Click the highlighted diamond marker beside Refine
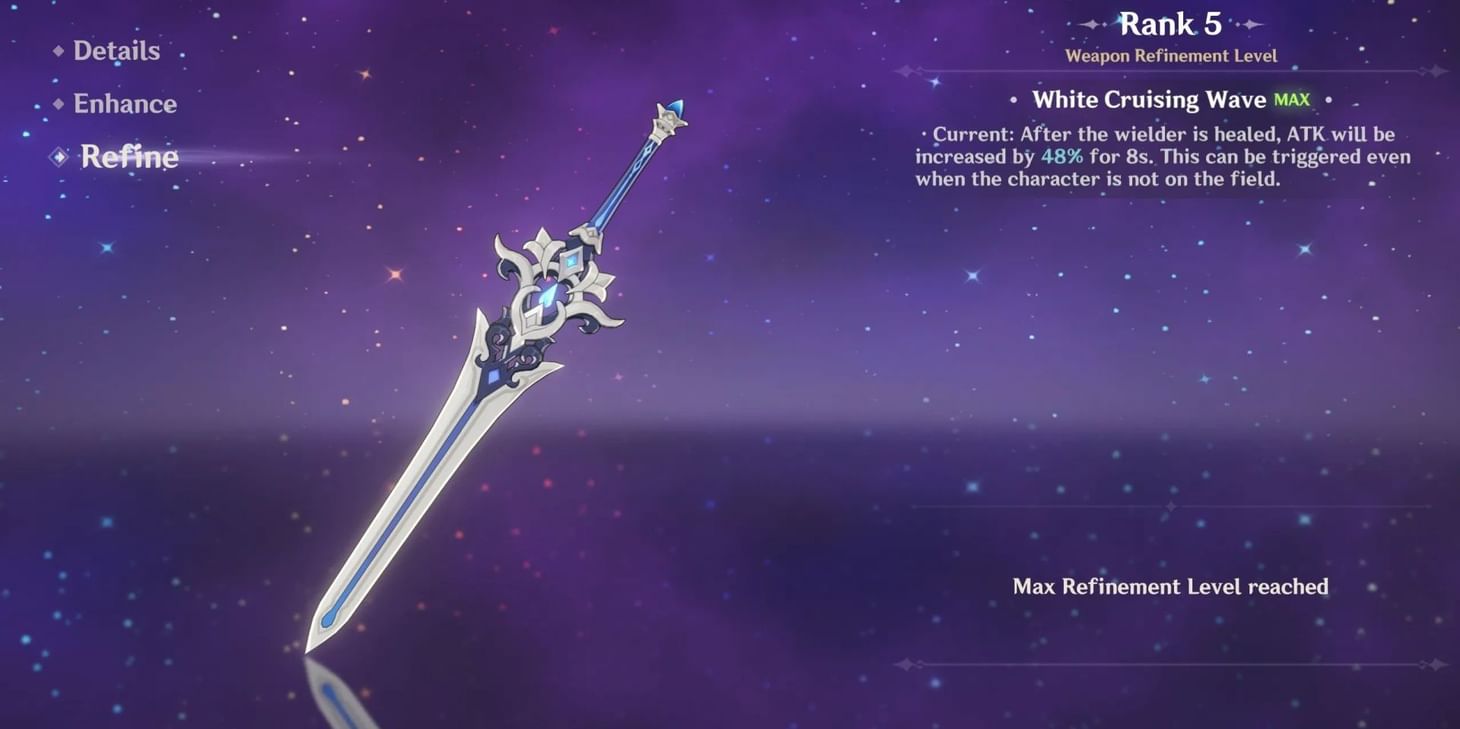 point(58,156)
